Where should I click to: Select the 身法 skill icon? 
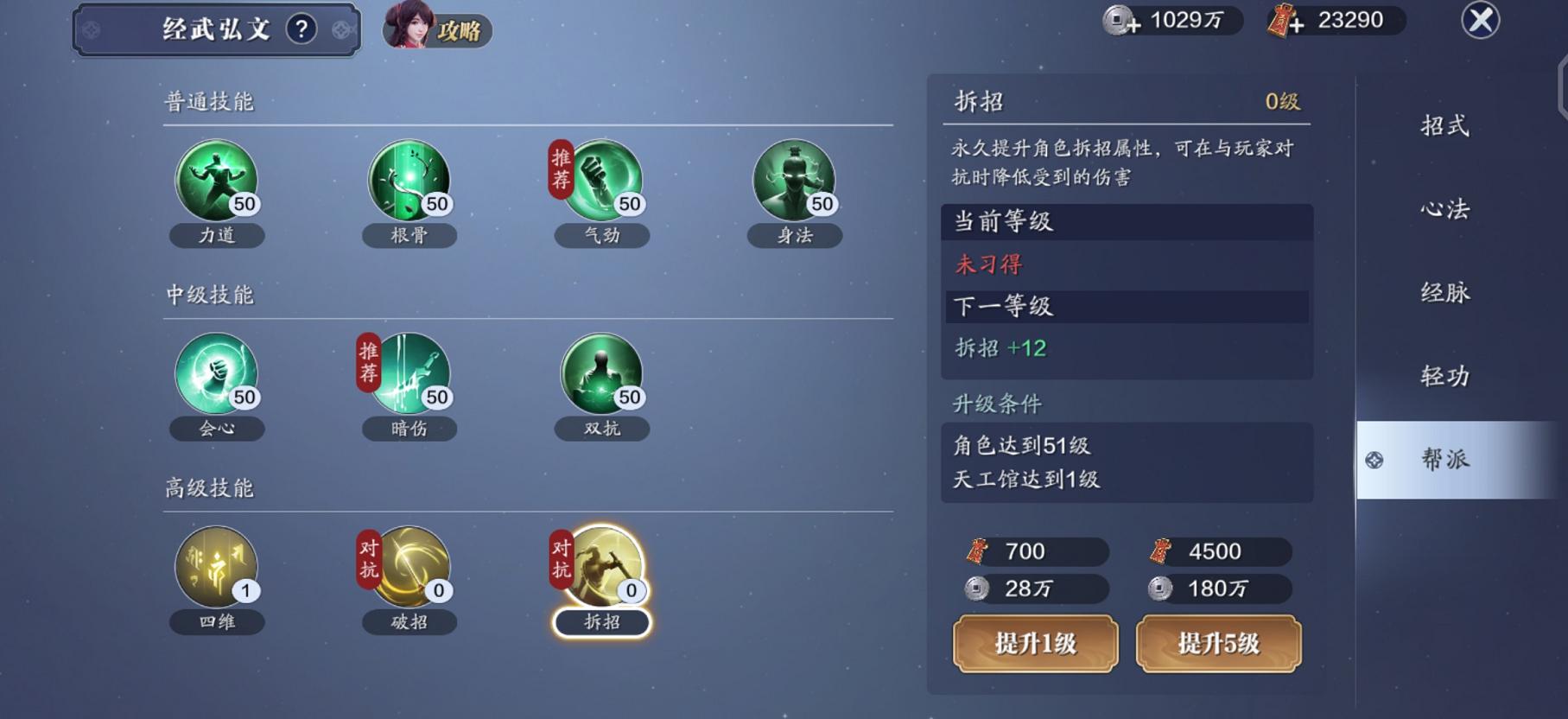click(x=794, y=181)
